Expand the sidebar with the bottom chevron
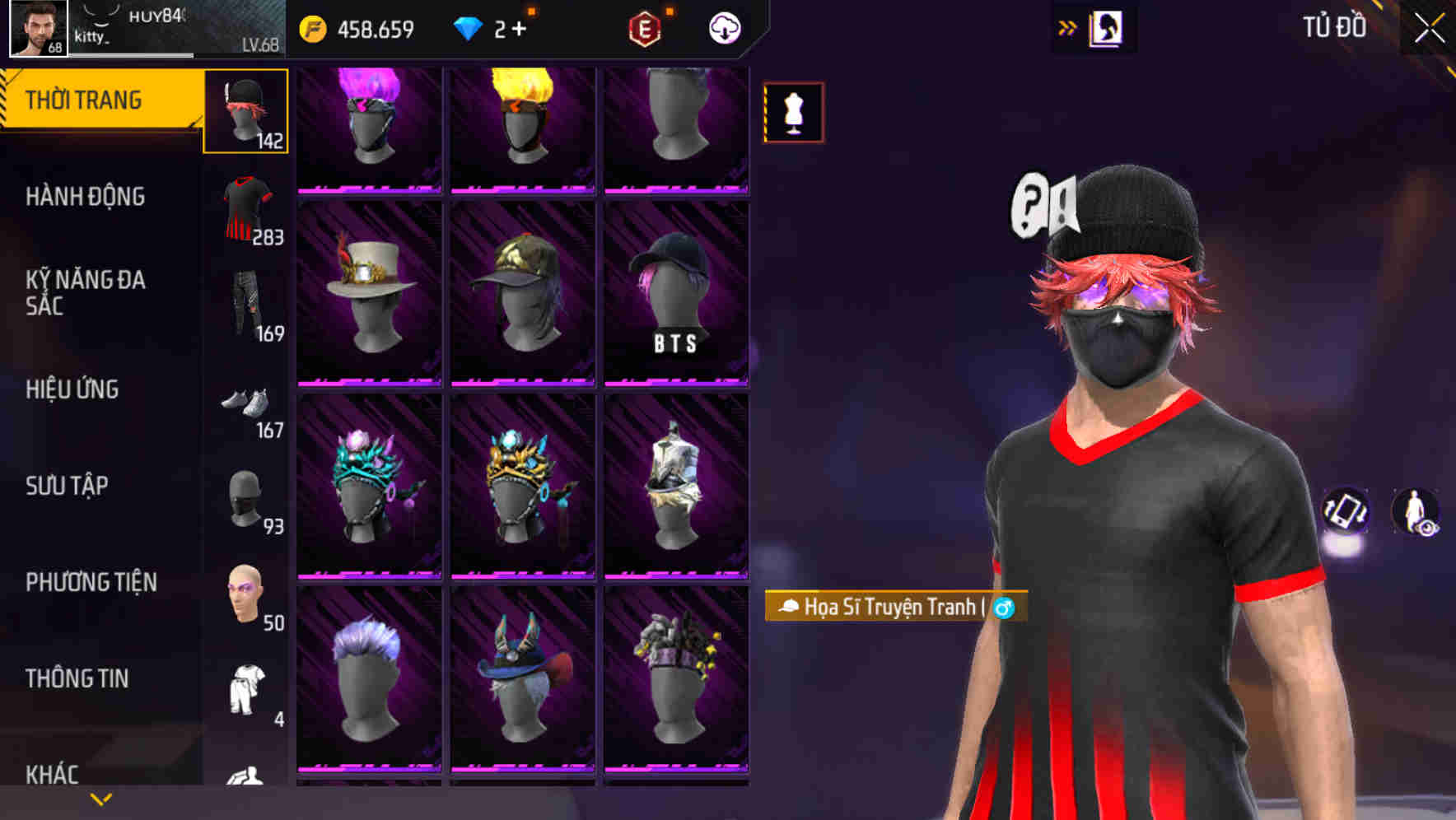 (100, 799)
